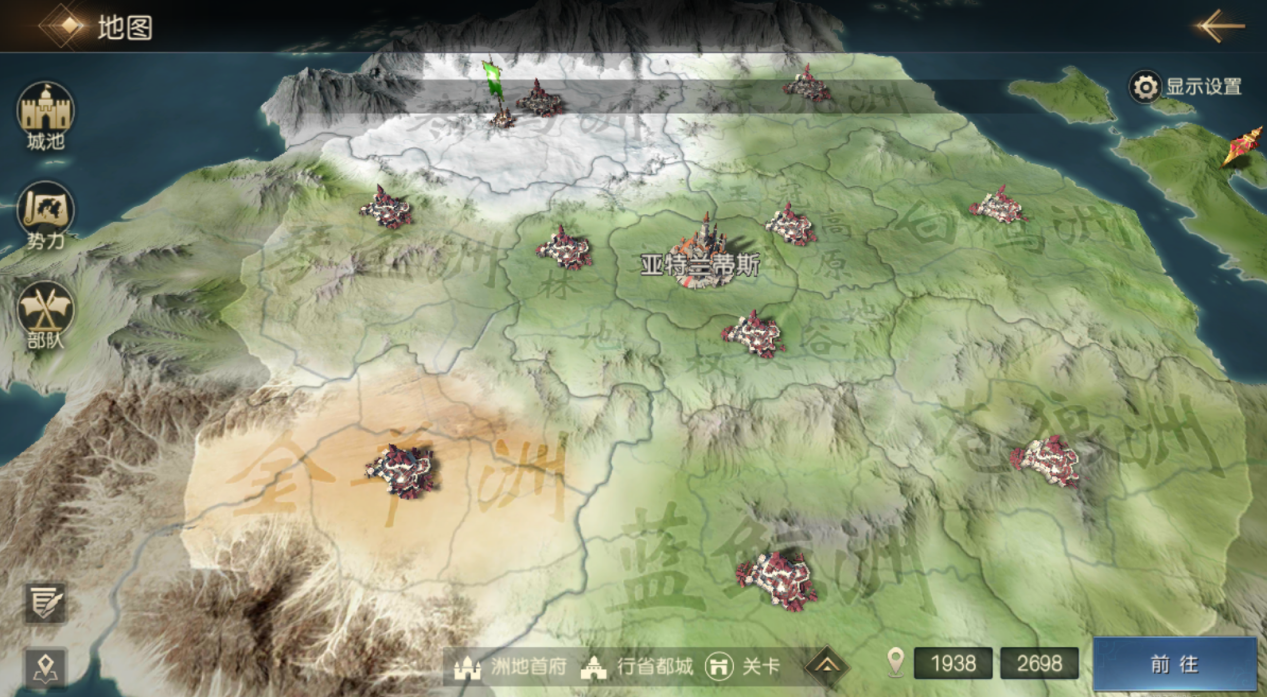Open the 部队 troops panel
1267x697 pixels.
(45, 313)
